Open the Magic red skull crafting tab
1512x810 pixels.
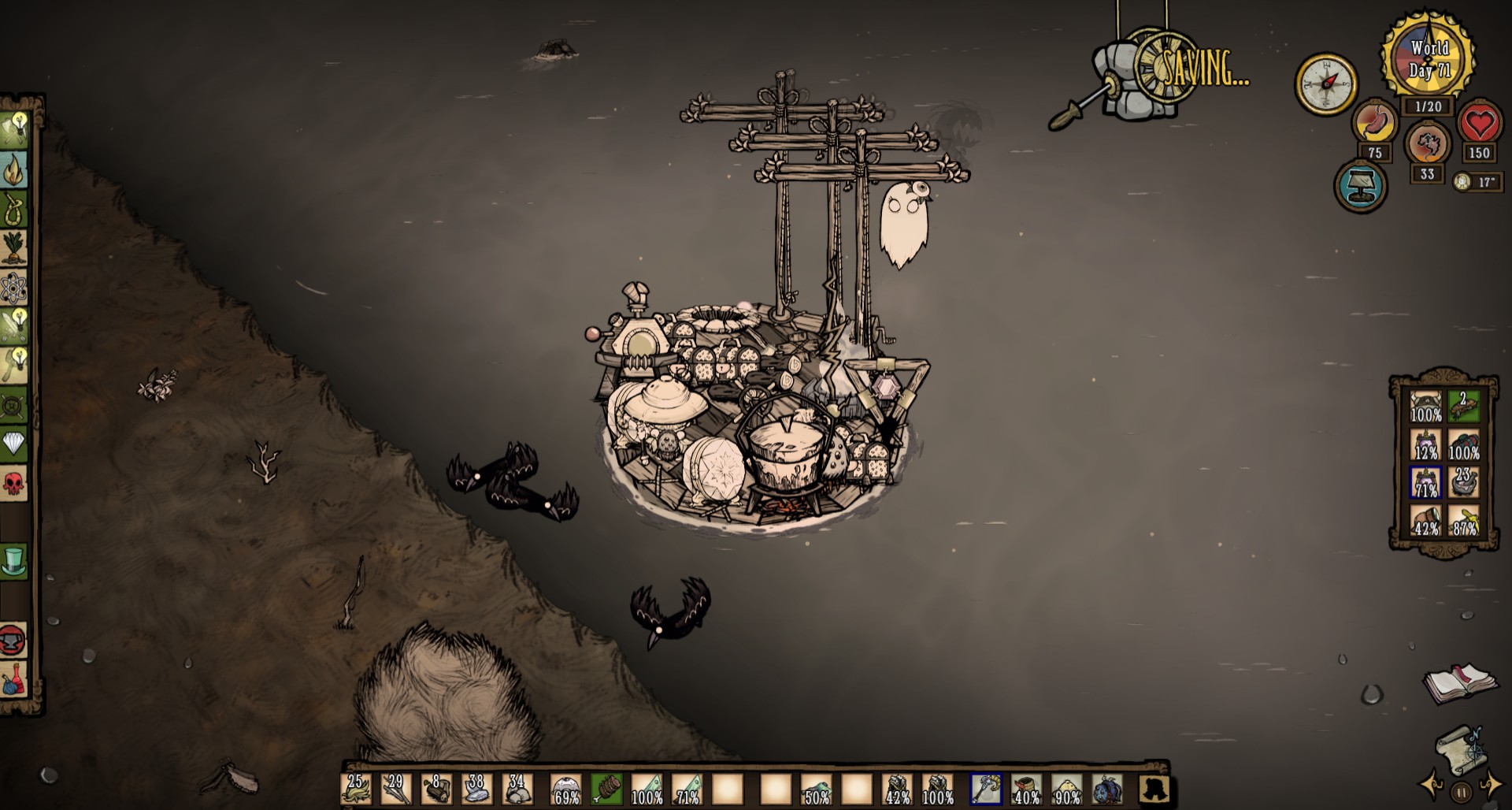click(x=15, y=483)
